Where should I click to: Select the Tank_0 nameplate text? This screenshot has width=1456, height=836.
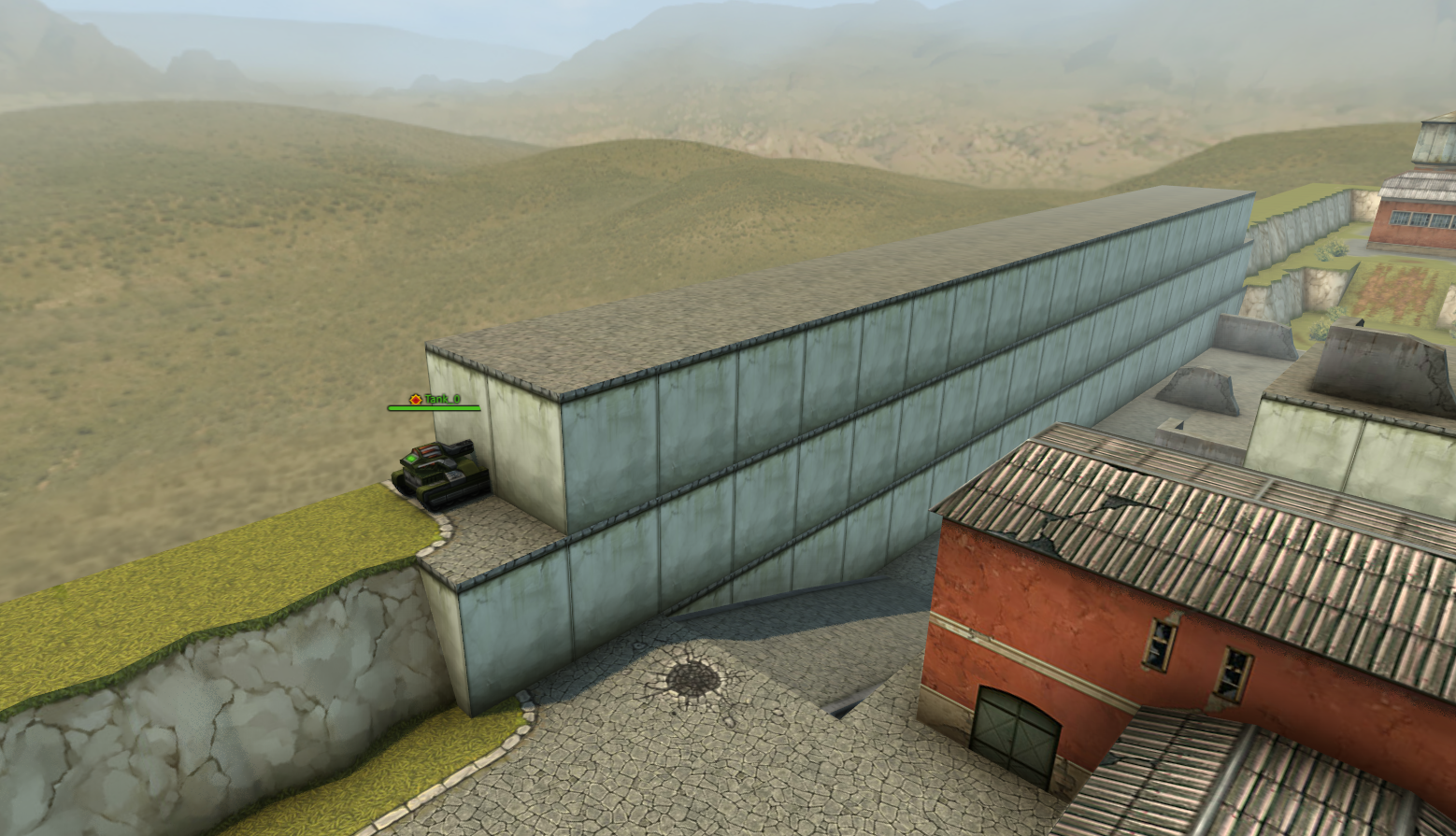pyautogui.click(x=443, y=399)
